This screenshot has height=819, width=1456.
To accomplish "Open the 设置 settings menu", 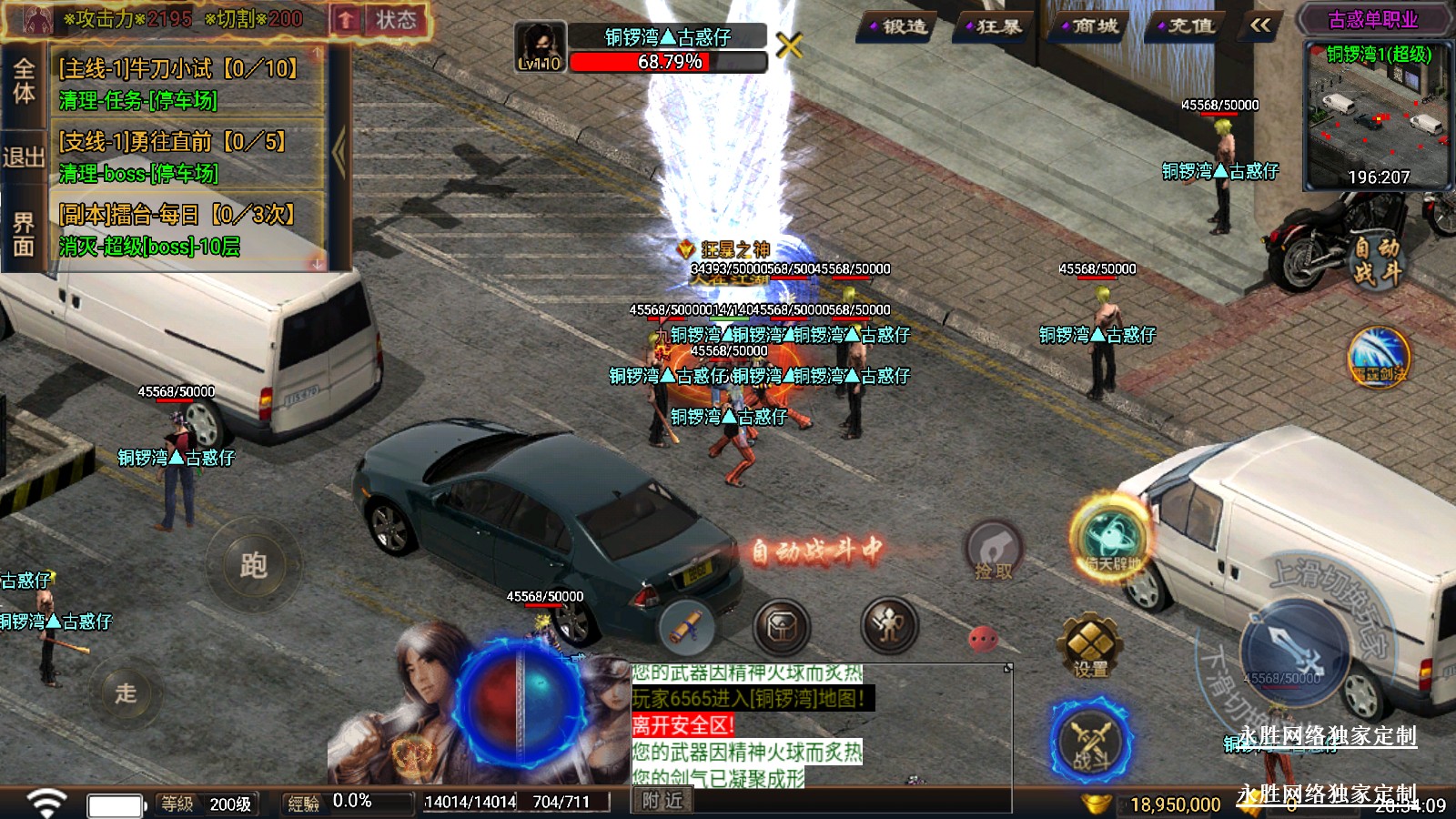I will tap(1089, 646).
